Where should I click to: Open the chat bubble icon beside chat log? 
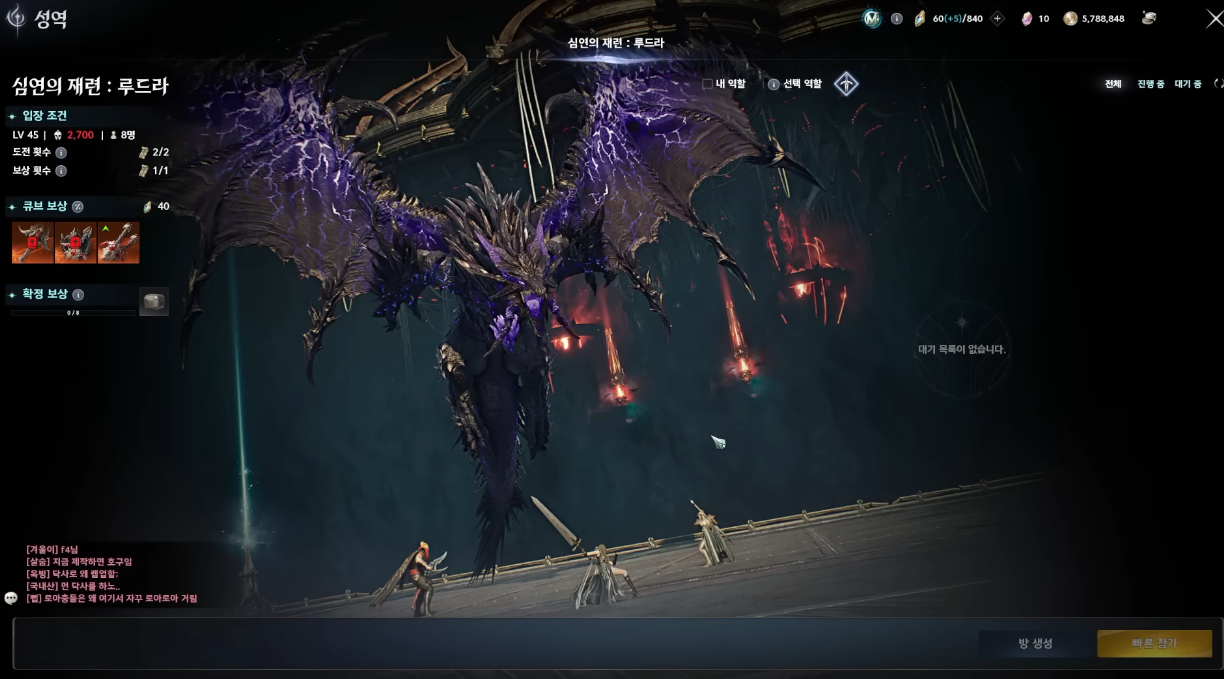coord(11,598)
